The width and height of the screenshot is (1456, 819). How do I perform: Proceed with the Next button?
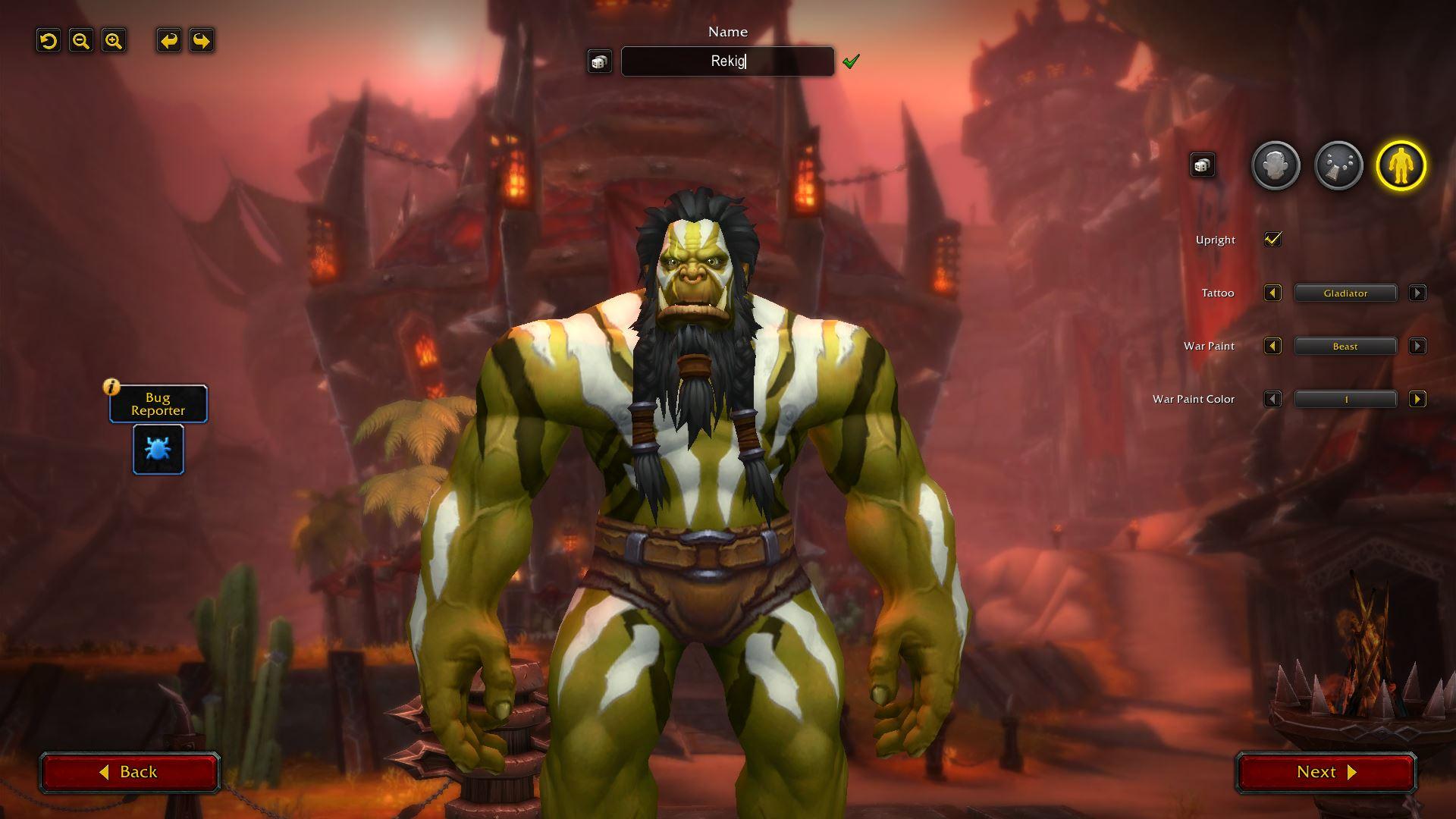pos(1326,772)
